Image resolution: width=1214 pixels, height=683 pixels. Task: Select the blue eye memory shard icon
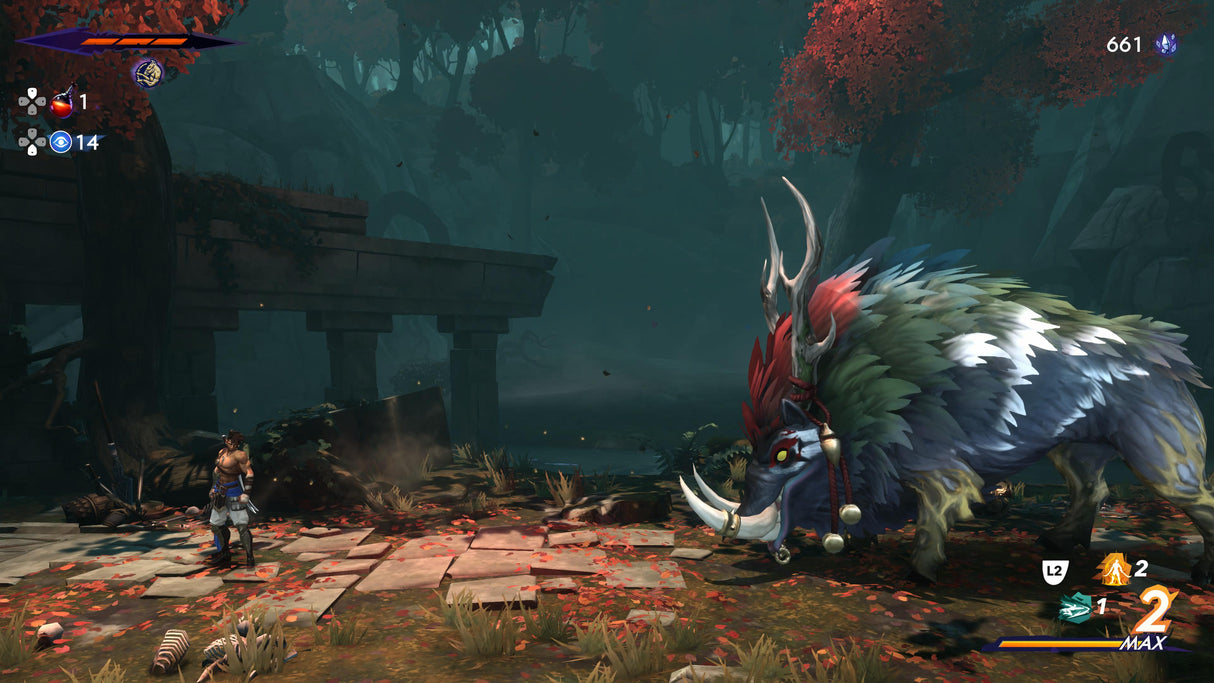point(61,142)
